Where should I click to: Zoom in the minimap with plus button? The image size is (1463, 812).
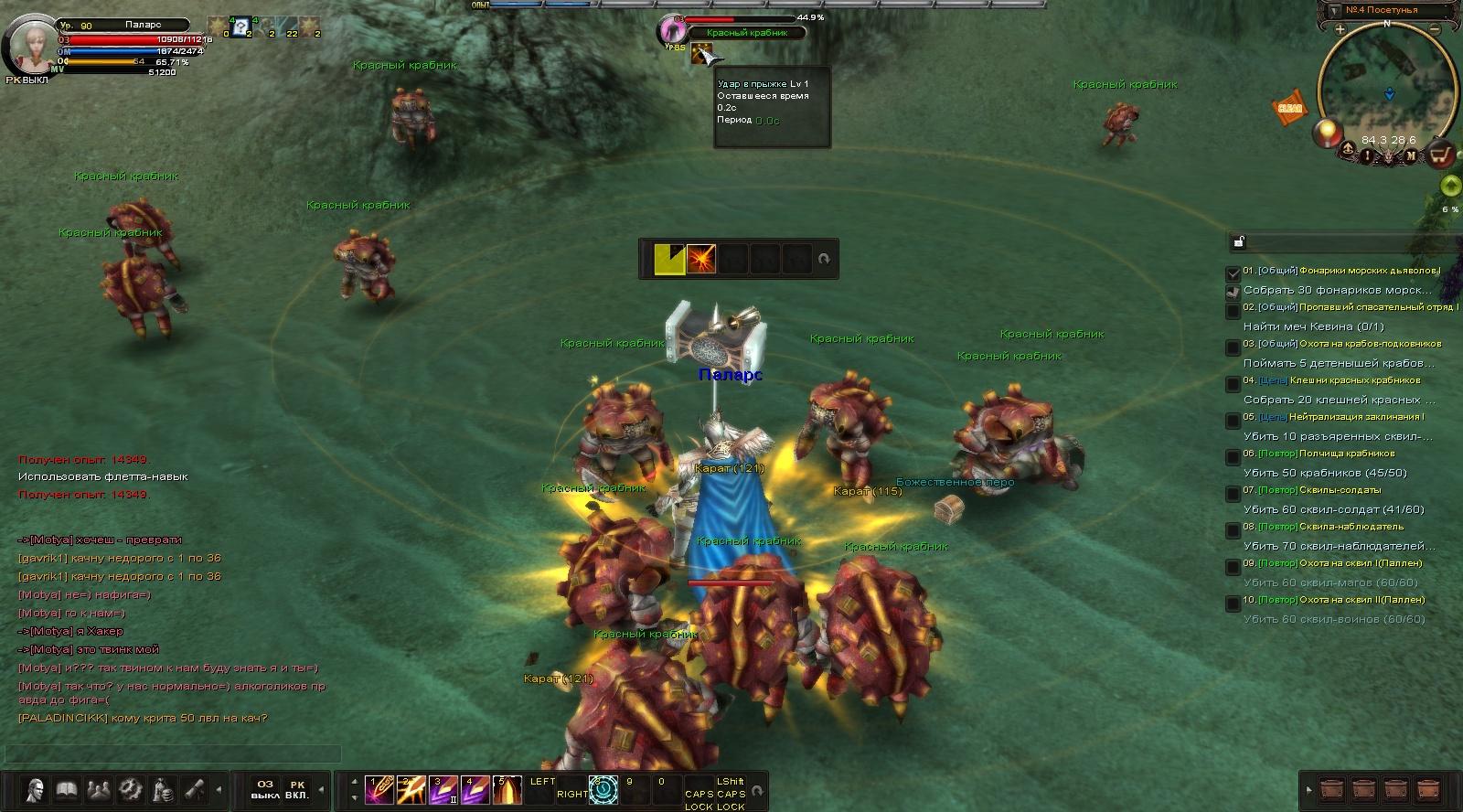pos(1340,30)
